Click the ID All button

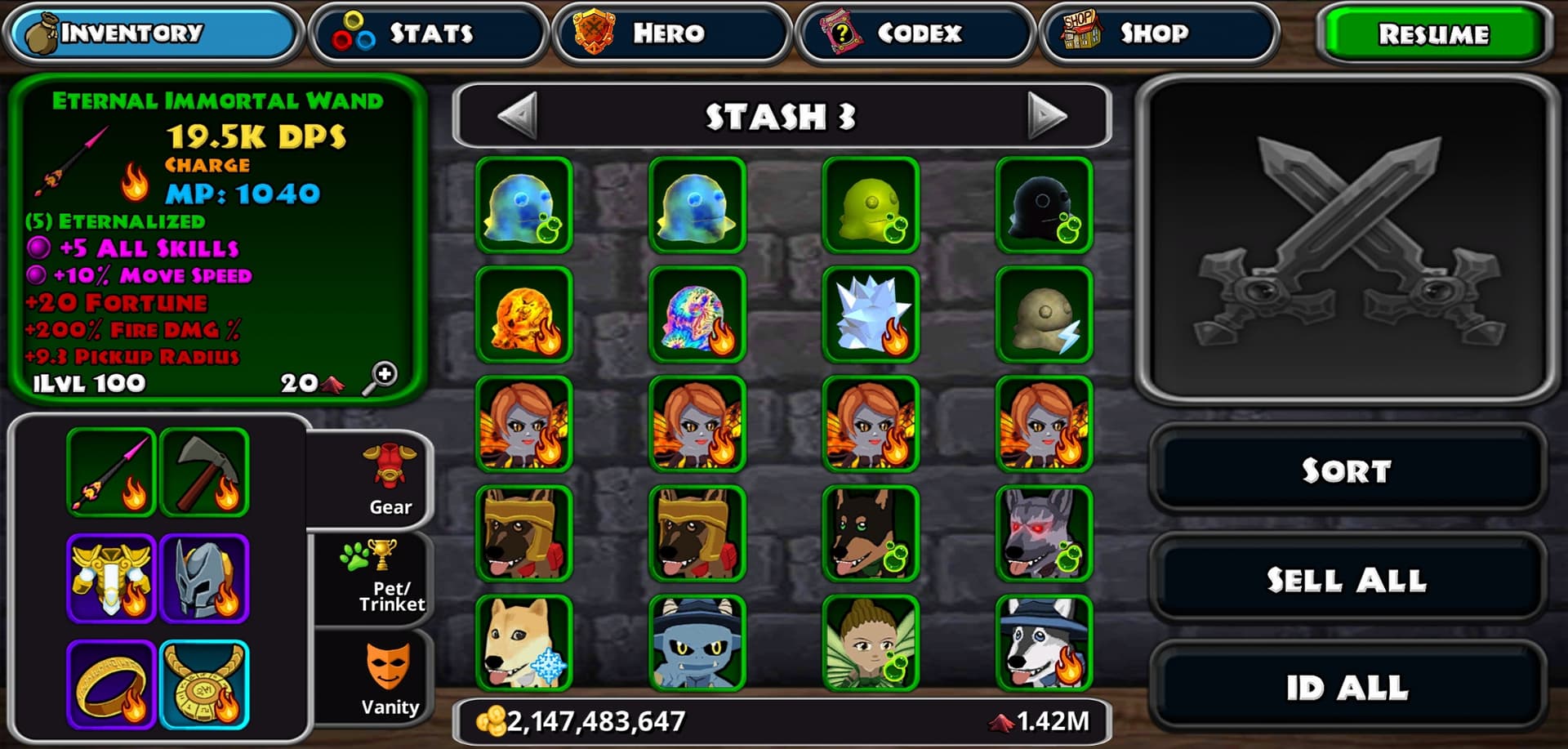tap(1346, 688)
